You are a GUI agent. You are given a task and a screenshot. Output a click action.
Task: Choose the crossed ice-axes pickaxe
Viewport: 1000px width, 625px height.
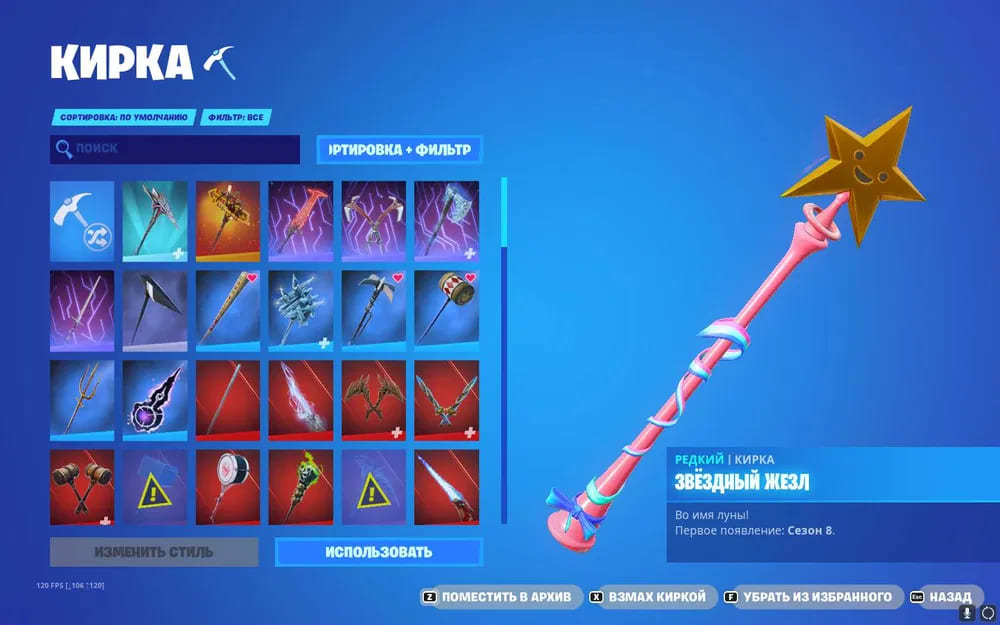pyautogui.click(x=373, y=221)
